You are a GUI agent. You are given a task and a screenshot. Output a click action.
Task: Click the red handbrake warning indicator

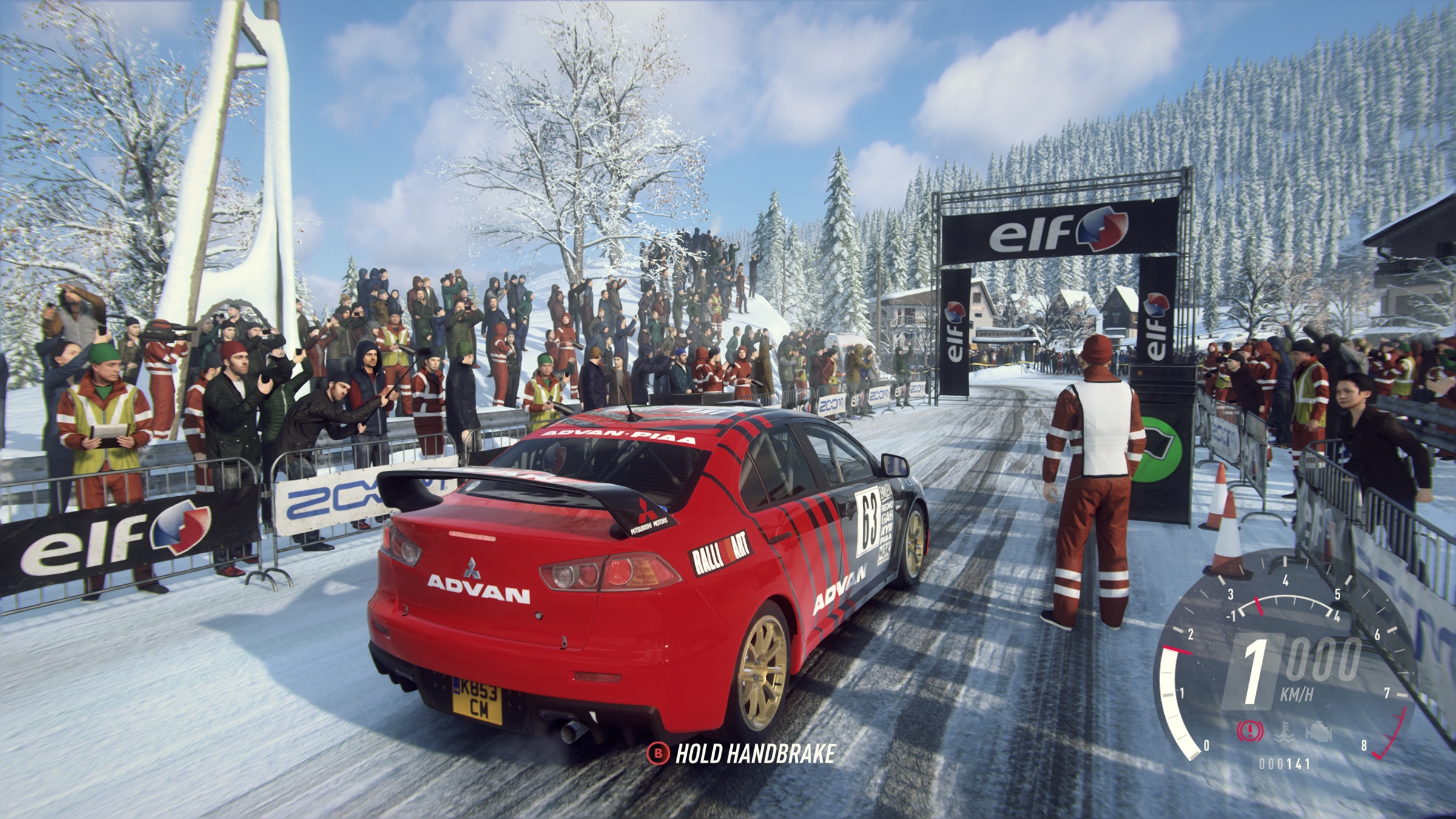coord(1250,731)
